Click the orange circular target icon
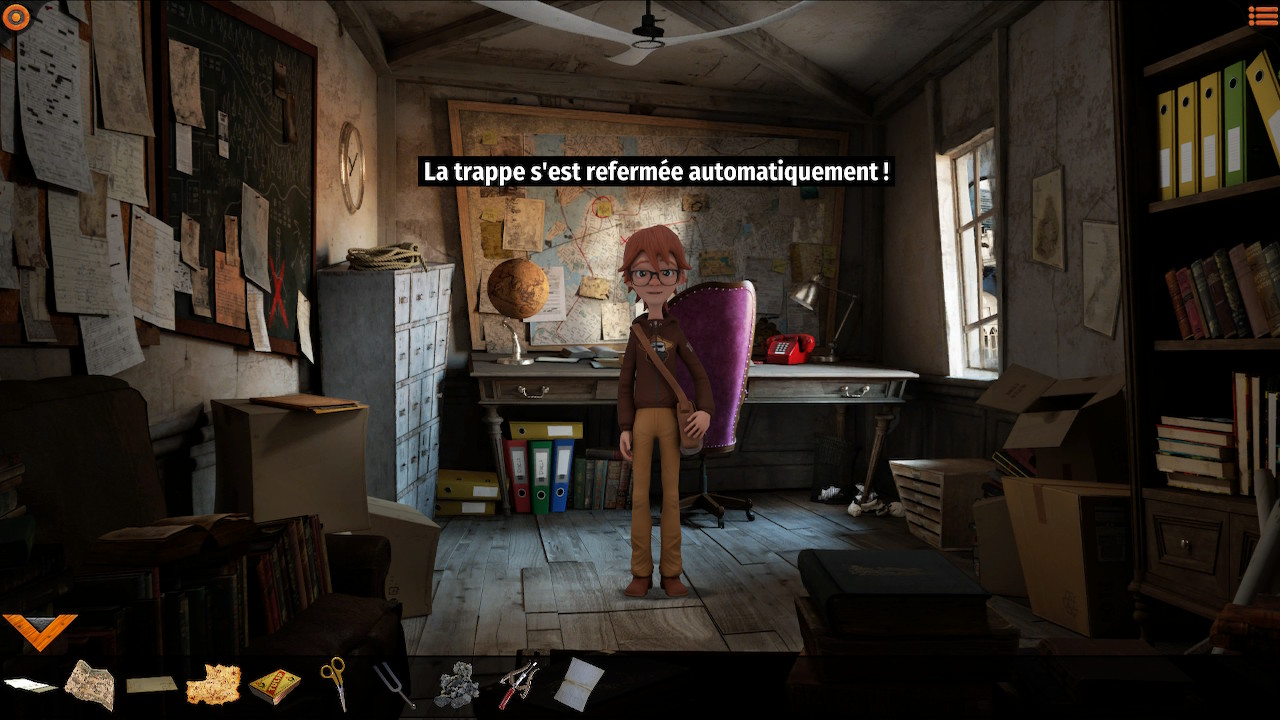The height and width of the screenshot is (720, 1280). click(16, 17)
